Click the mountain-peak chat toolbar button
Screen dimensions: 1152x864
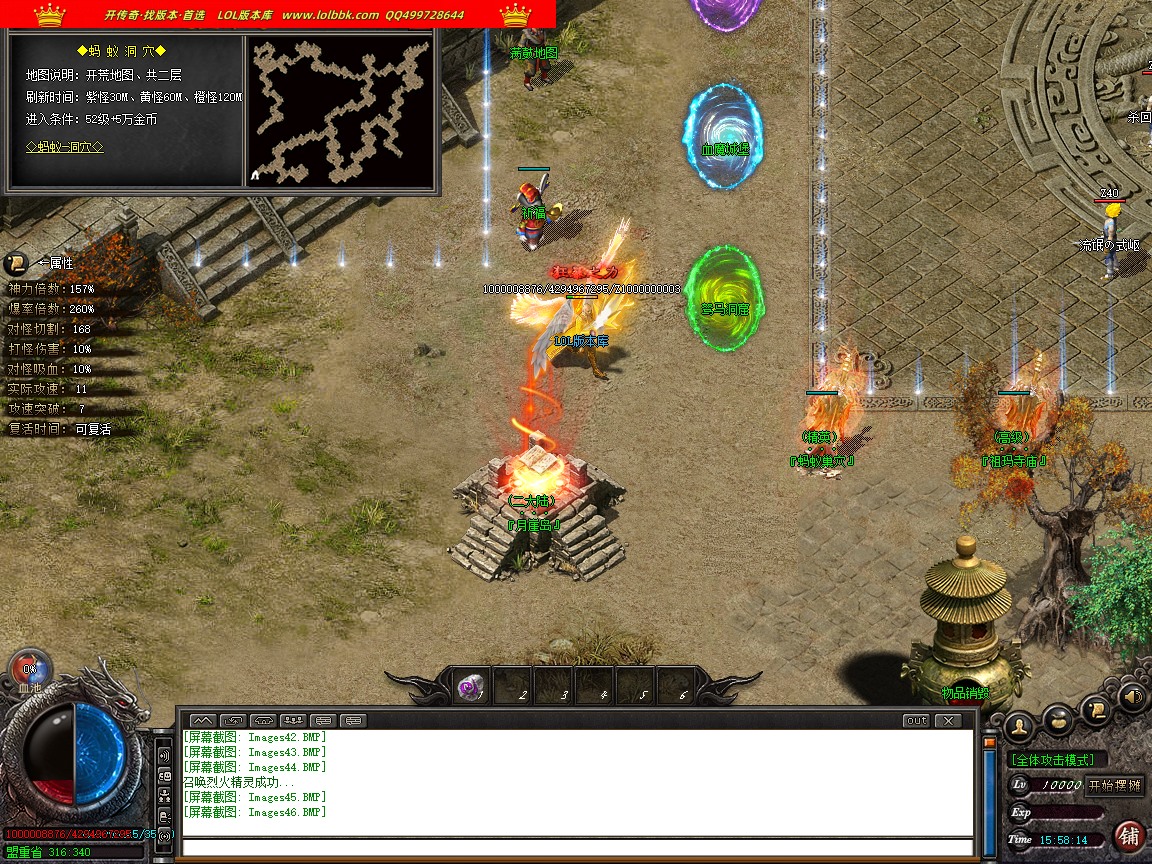(203, 720)
